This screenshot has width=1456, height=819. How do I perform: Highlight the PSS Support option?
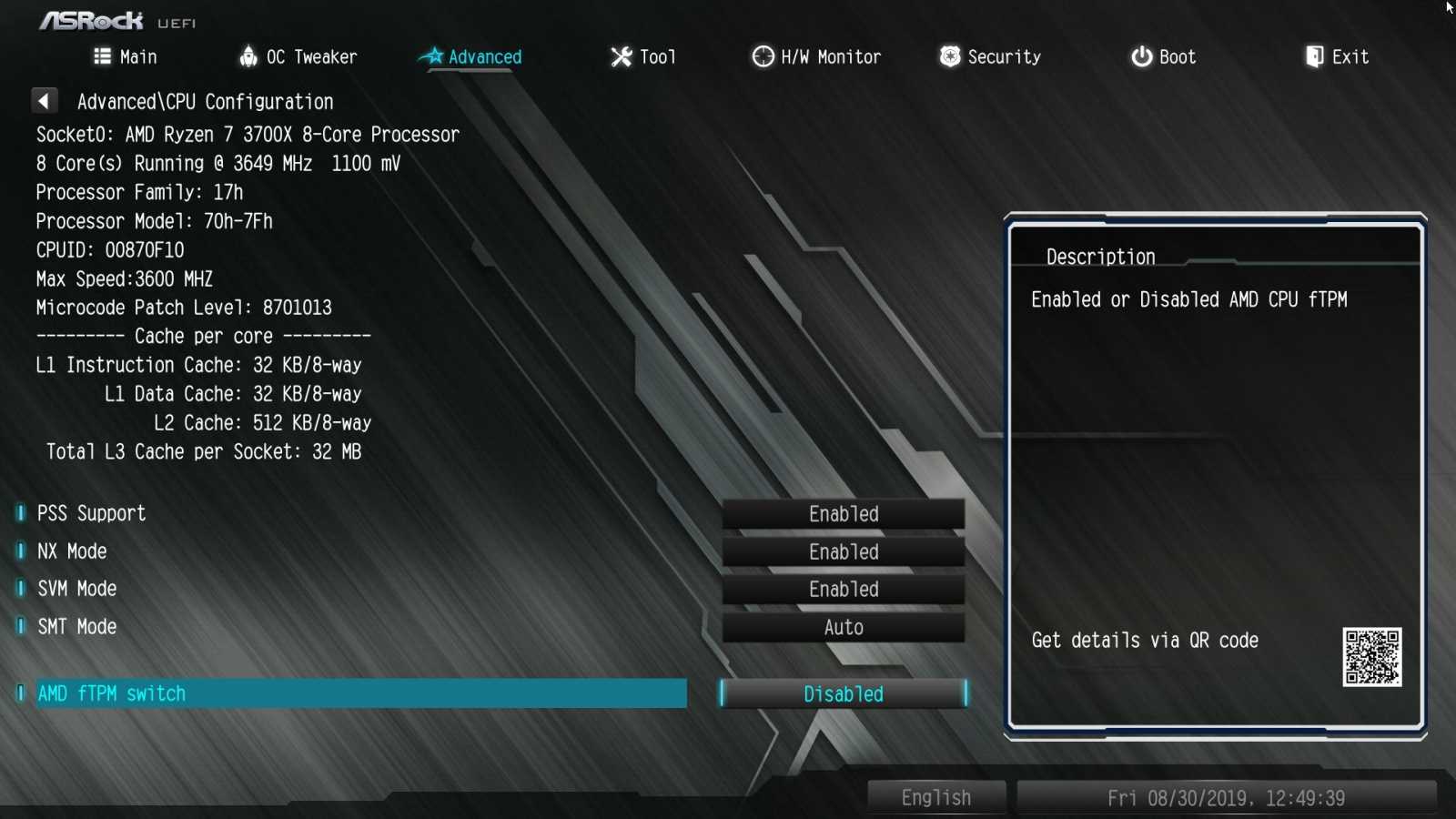[x=91, y=513]
